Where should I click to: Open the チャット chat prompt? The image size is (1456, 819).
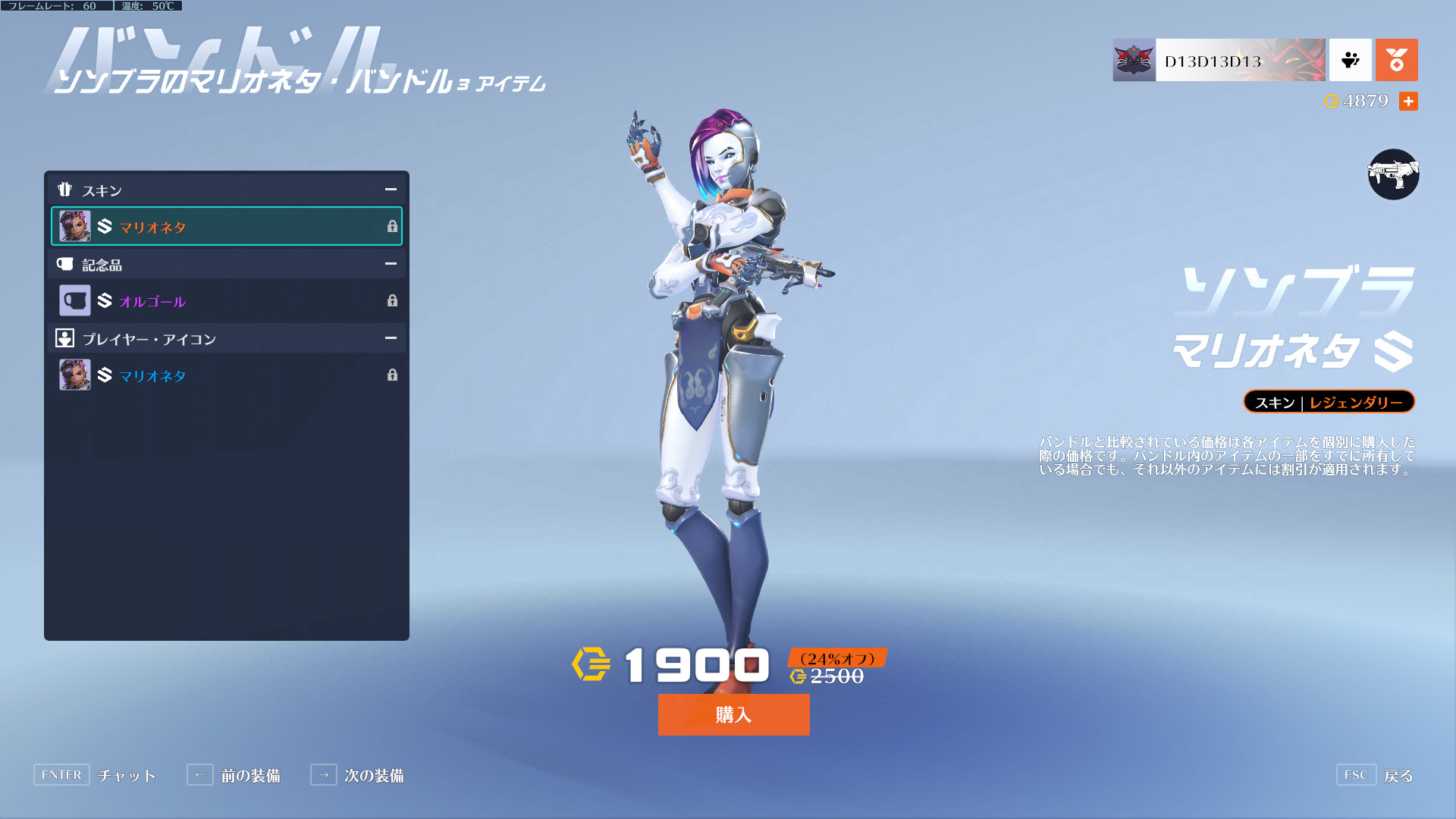[95, 775]
